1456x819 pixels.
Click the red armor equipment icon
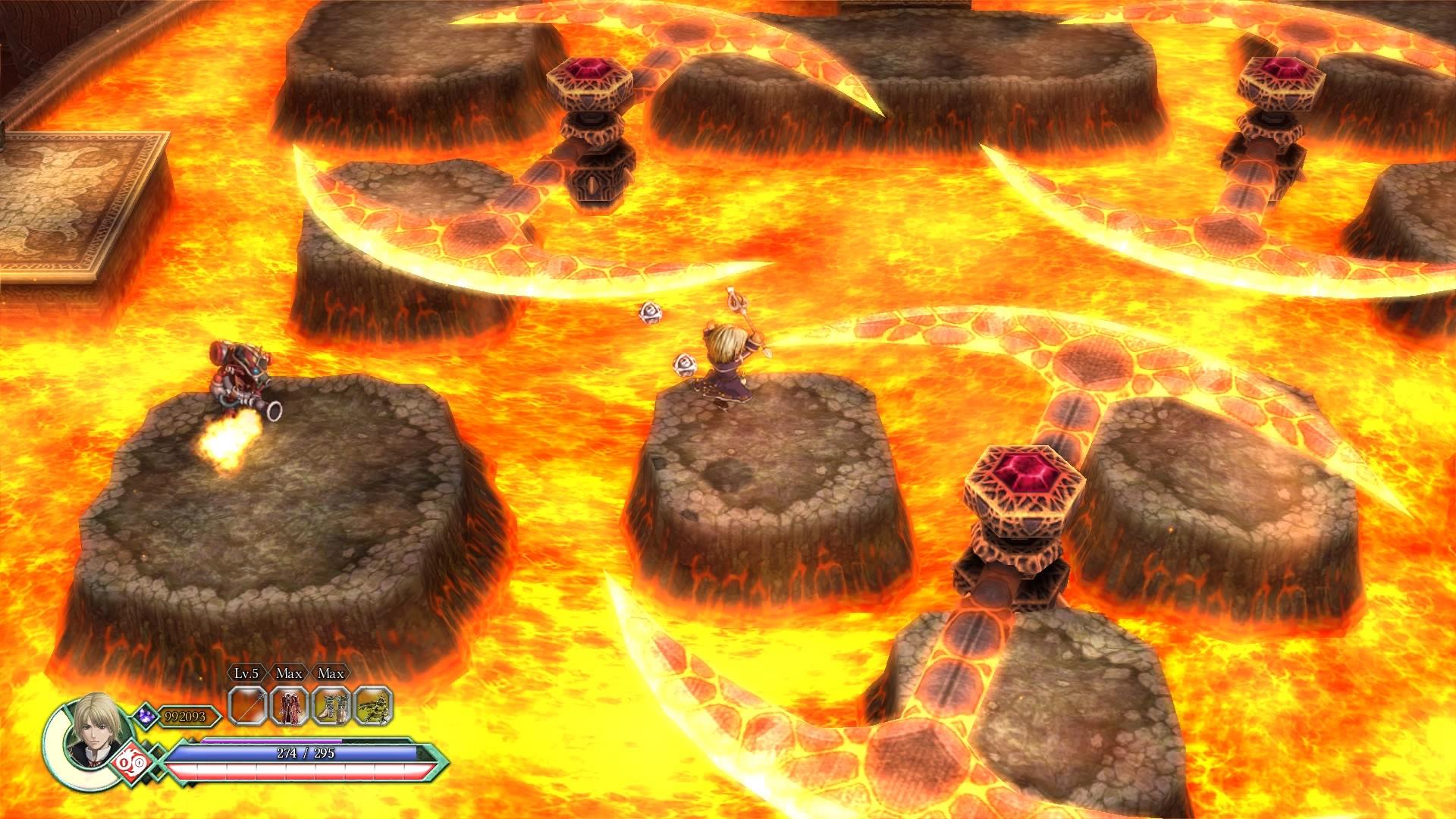coord(290,704)
